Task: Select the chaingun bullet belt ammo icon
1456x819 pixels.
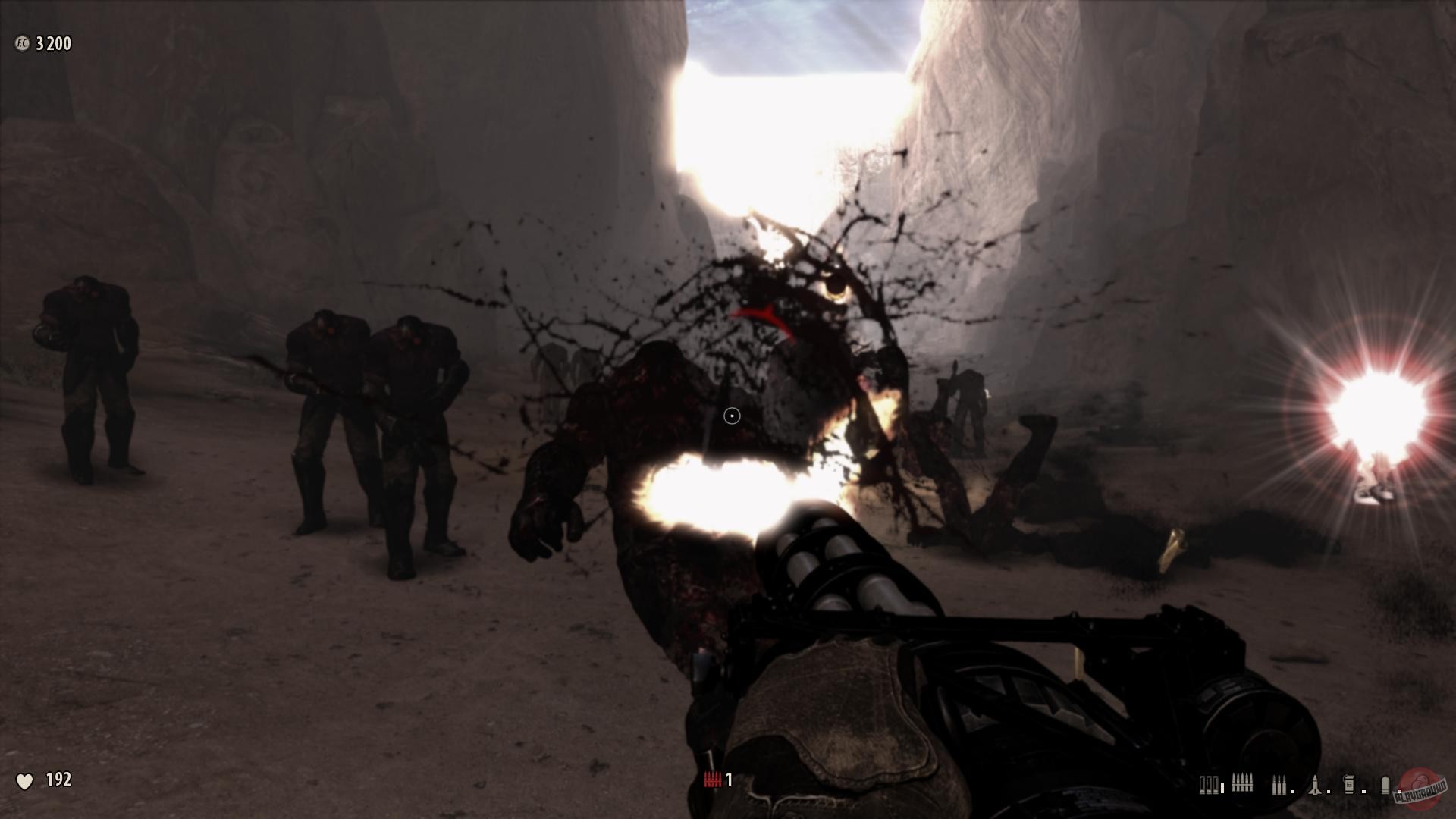Action: tap(1243, 783)
